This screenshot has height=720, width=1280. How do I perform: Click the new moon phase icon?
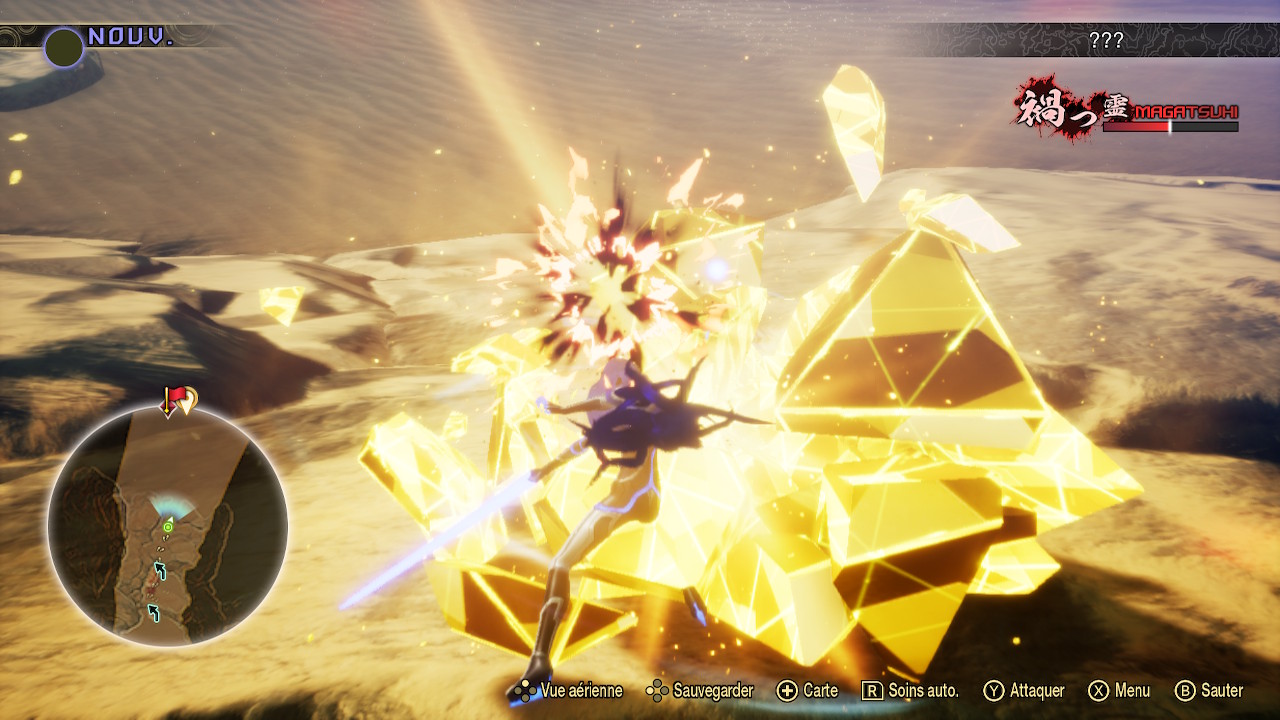point(64,47)
